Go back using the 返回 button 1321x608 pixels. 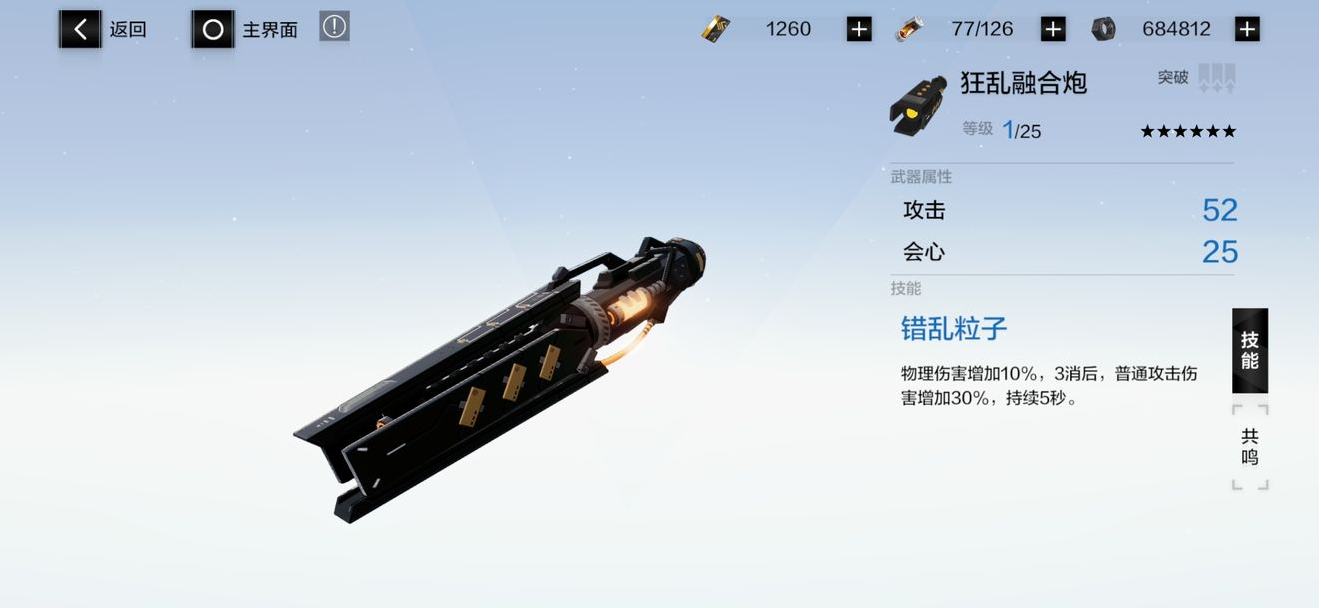[103, 30]
